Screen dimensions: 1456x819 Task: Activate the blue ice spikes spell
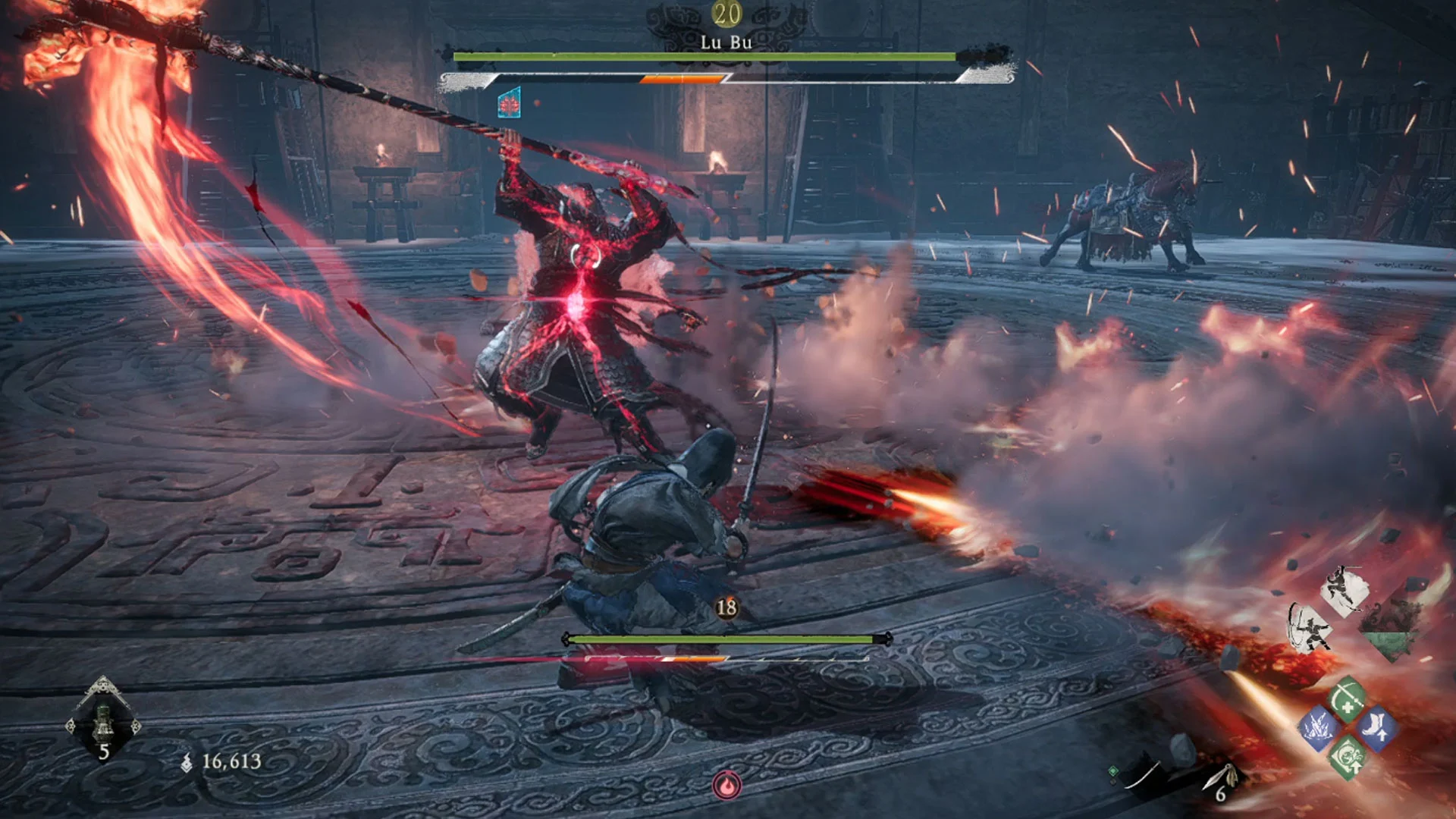(1318, 727)
